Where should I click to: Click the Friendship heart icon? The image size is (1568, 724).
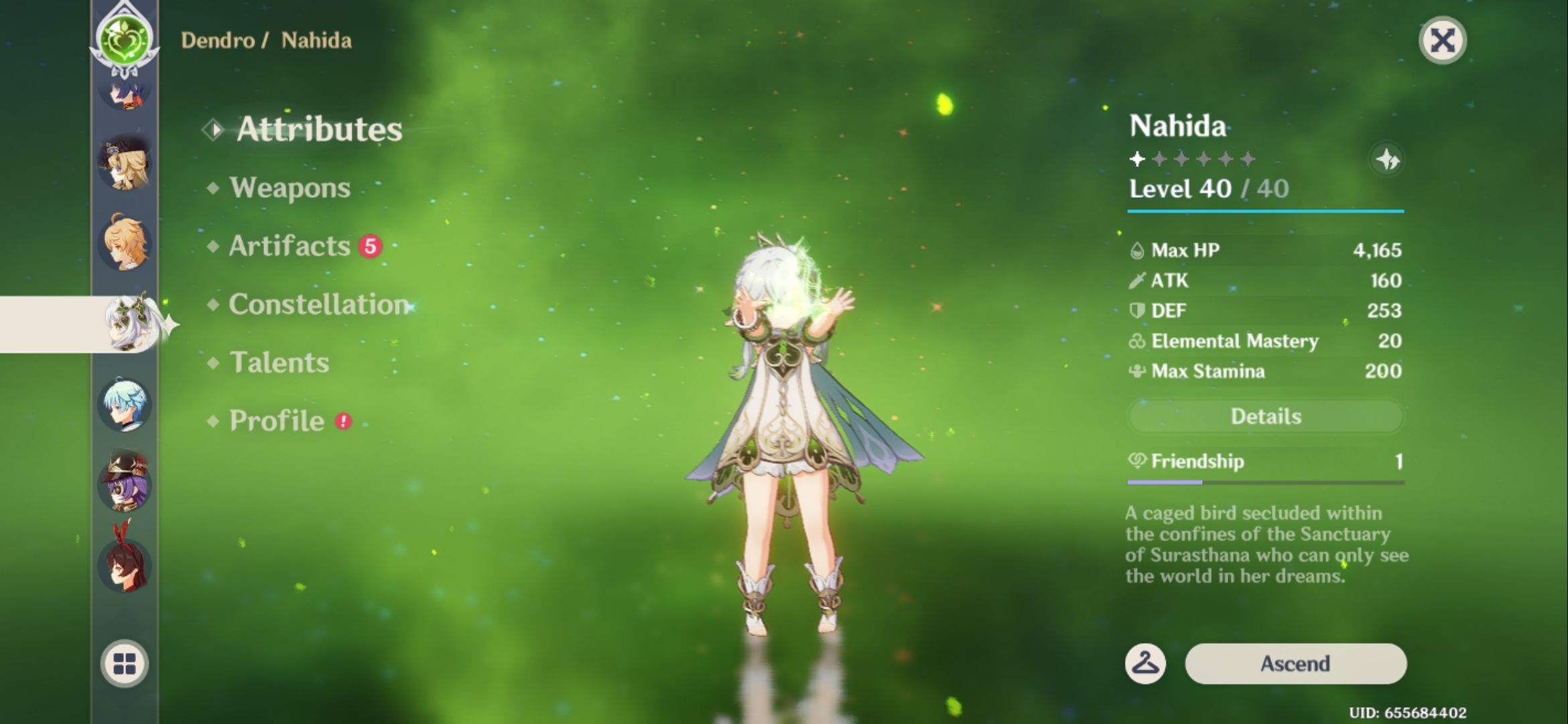click(x=1138, y=461)
